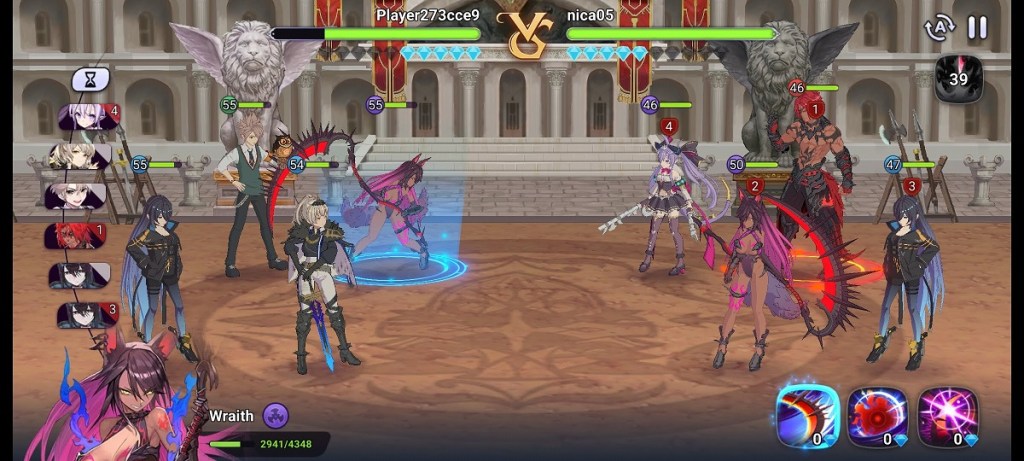Pause the battle

click(x=977, y=28)
